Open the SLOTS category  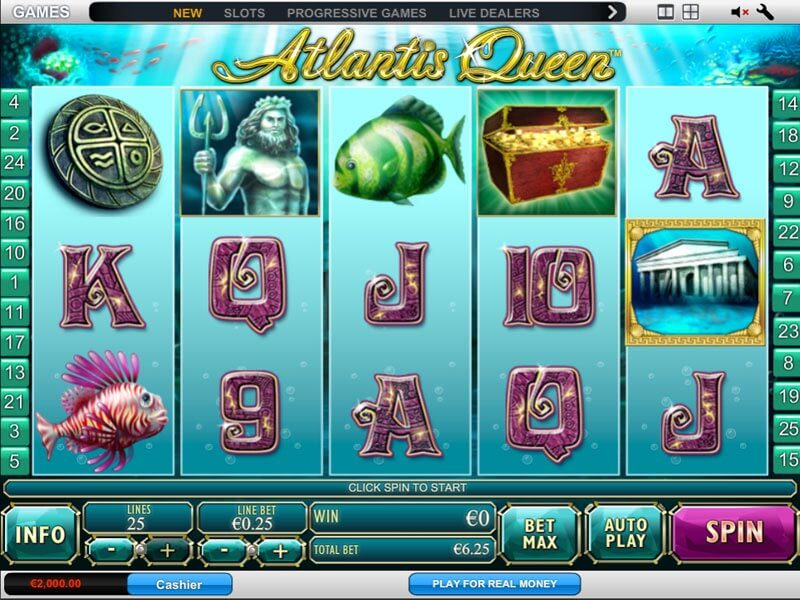[x=244, y=13]
